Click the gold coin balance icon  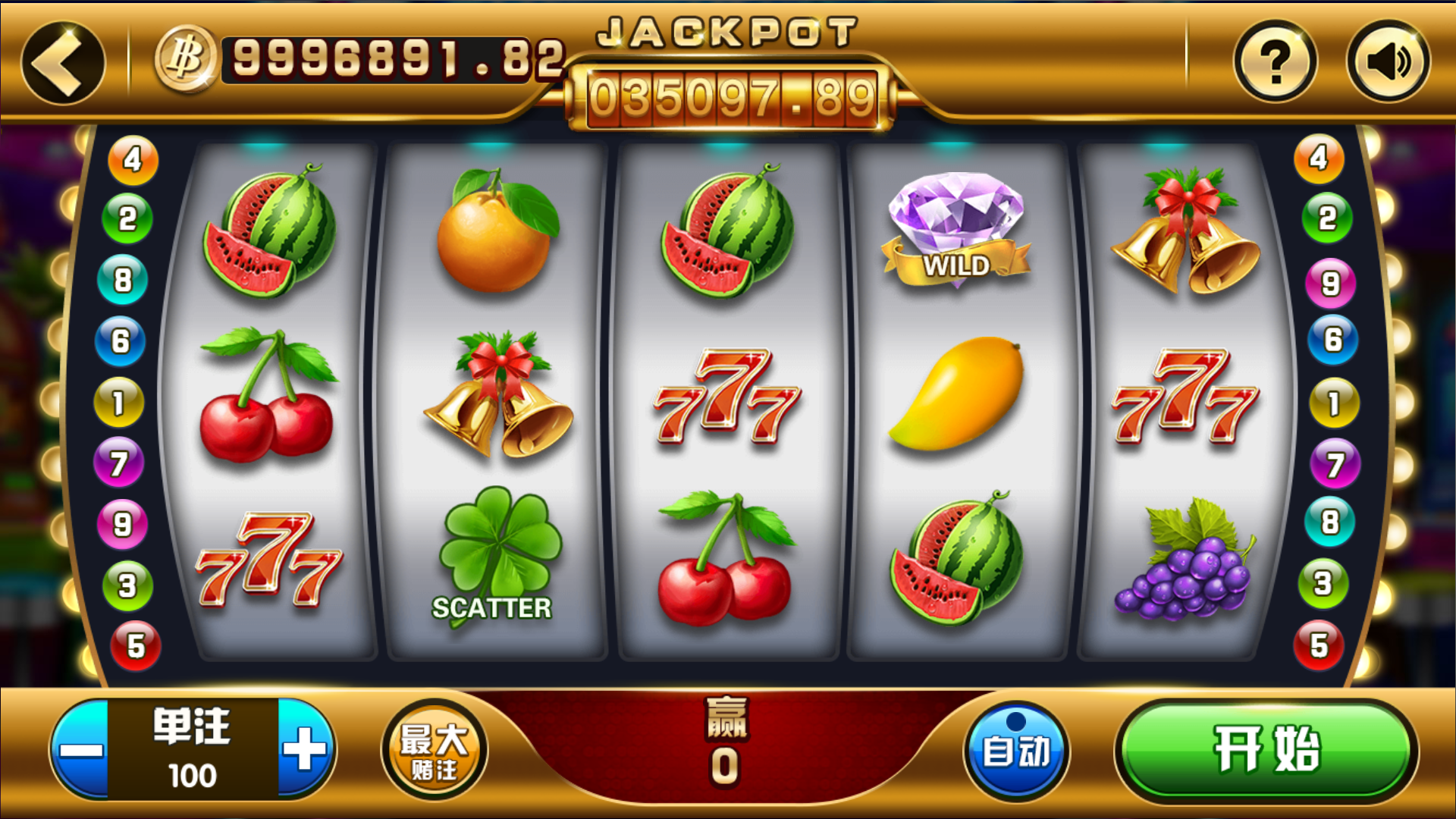click(184, 57)
